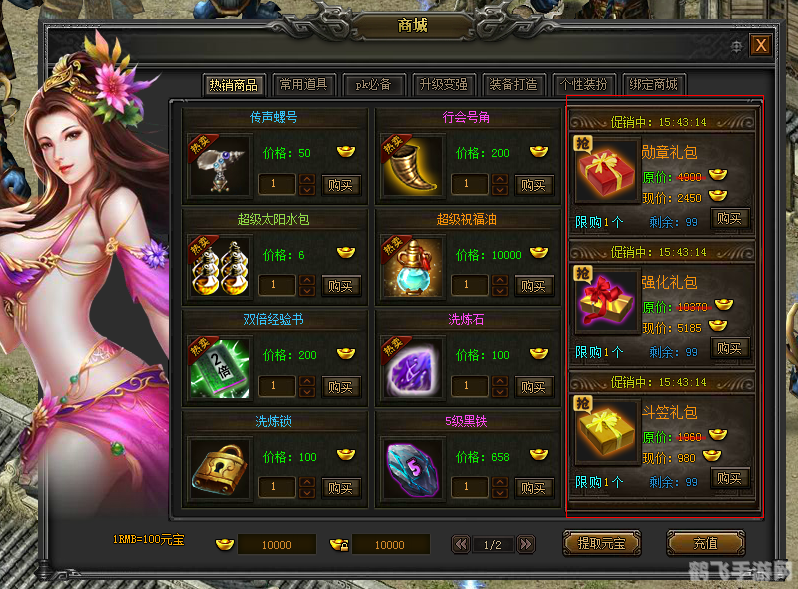Purchase the 强化礼包 promotional pack
The image size is (798, 589).
[730, 348]
